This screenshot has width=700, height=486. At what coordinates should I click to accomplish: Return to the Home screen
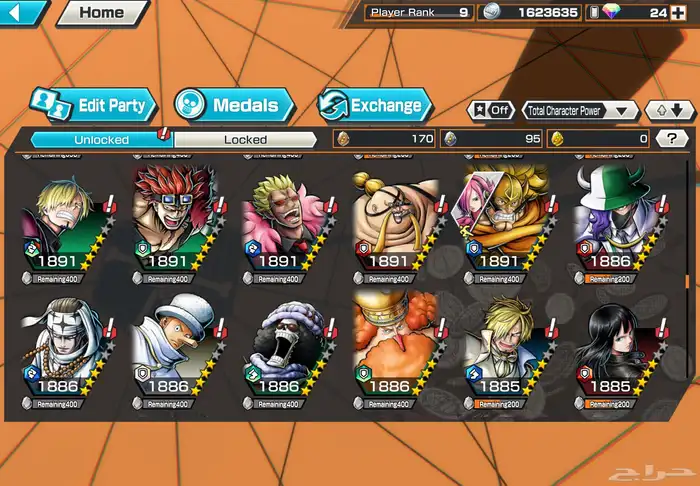pos(101,13)
